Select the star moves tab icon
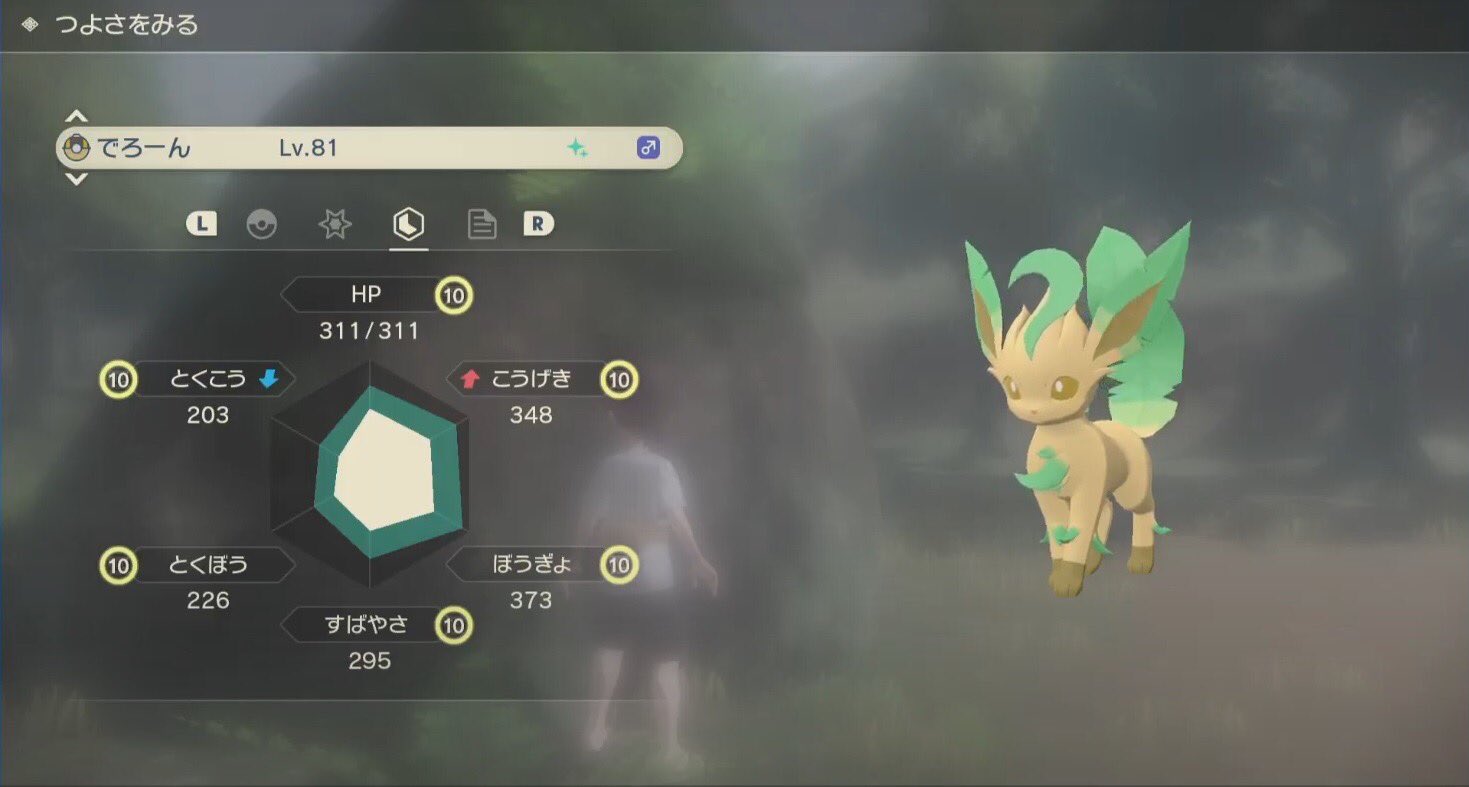The height and width of the screenshot is (787, 1469). 334,224
